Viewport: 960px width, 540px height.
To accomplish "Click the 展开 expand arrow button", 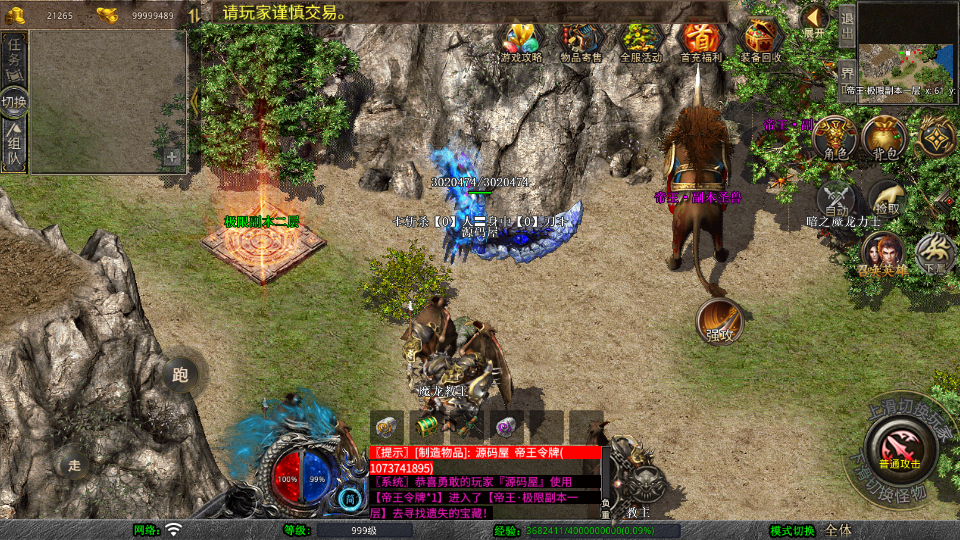I will 815,20.
